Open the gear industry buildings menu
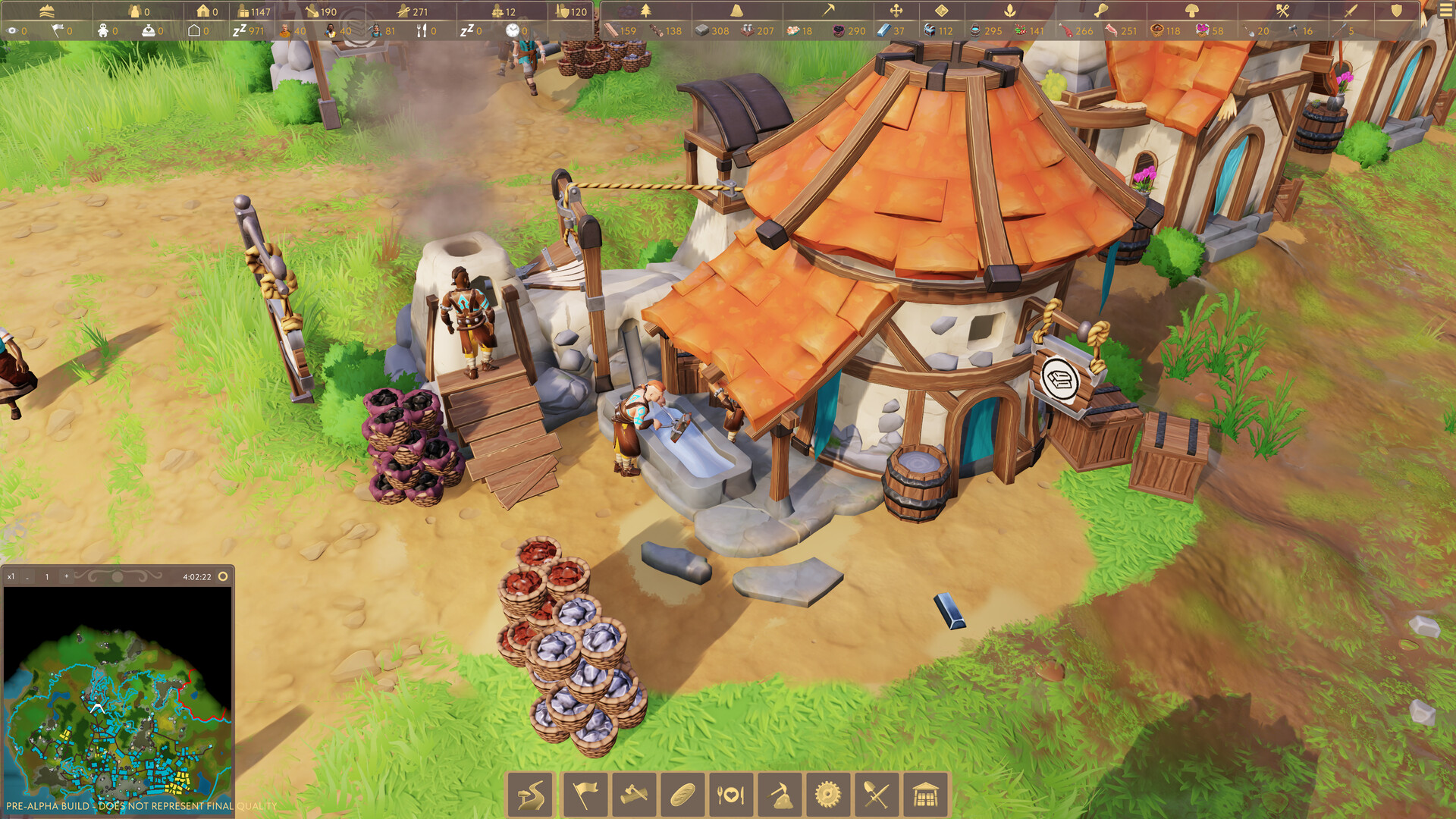1456x819 pixels. click(829, 794)
